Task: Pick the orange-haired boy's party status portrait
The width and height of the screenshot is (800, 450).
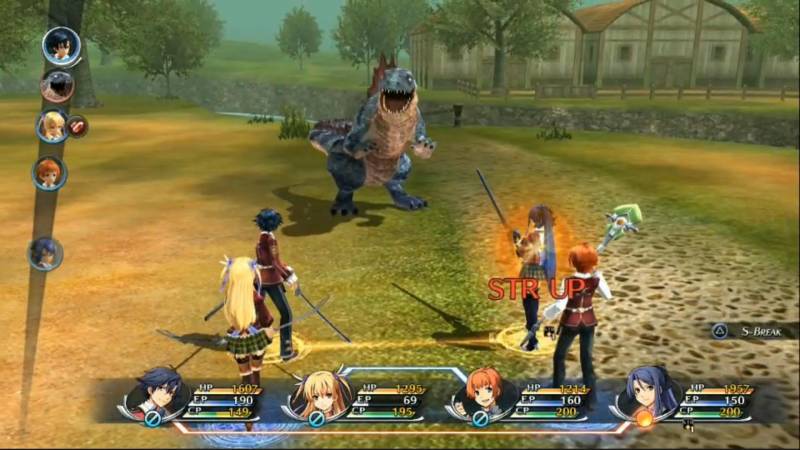Action: [483, 393]
